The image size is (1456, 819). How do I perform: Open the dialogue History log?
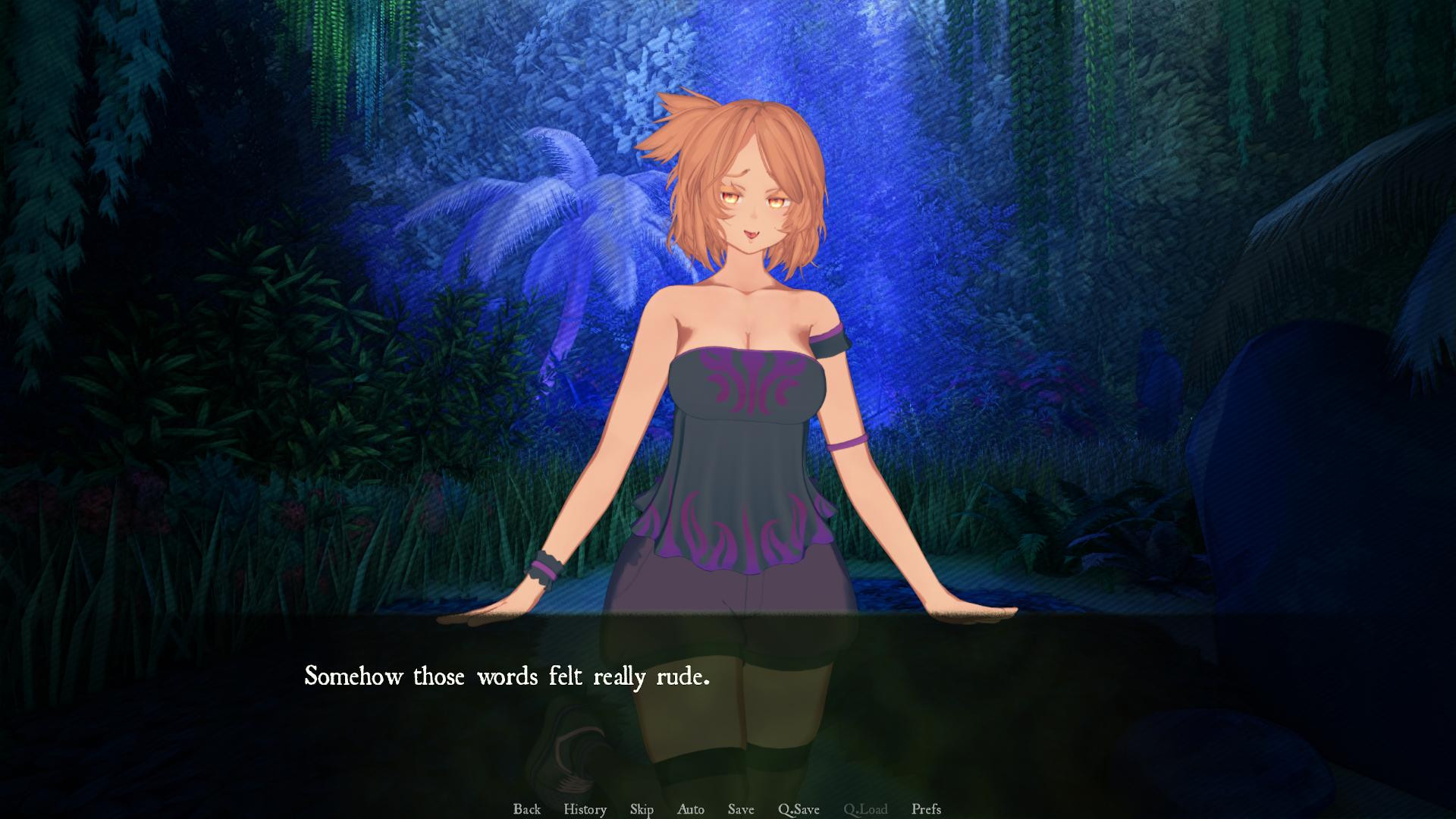click(x=585, y=809)
